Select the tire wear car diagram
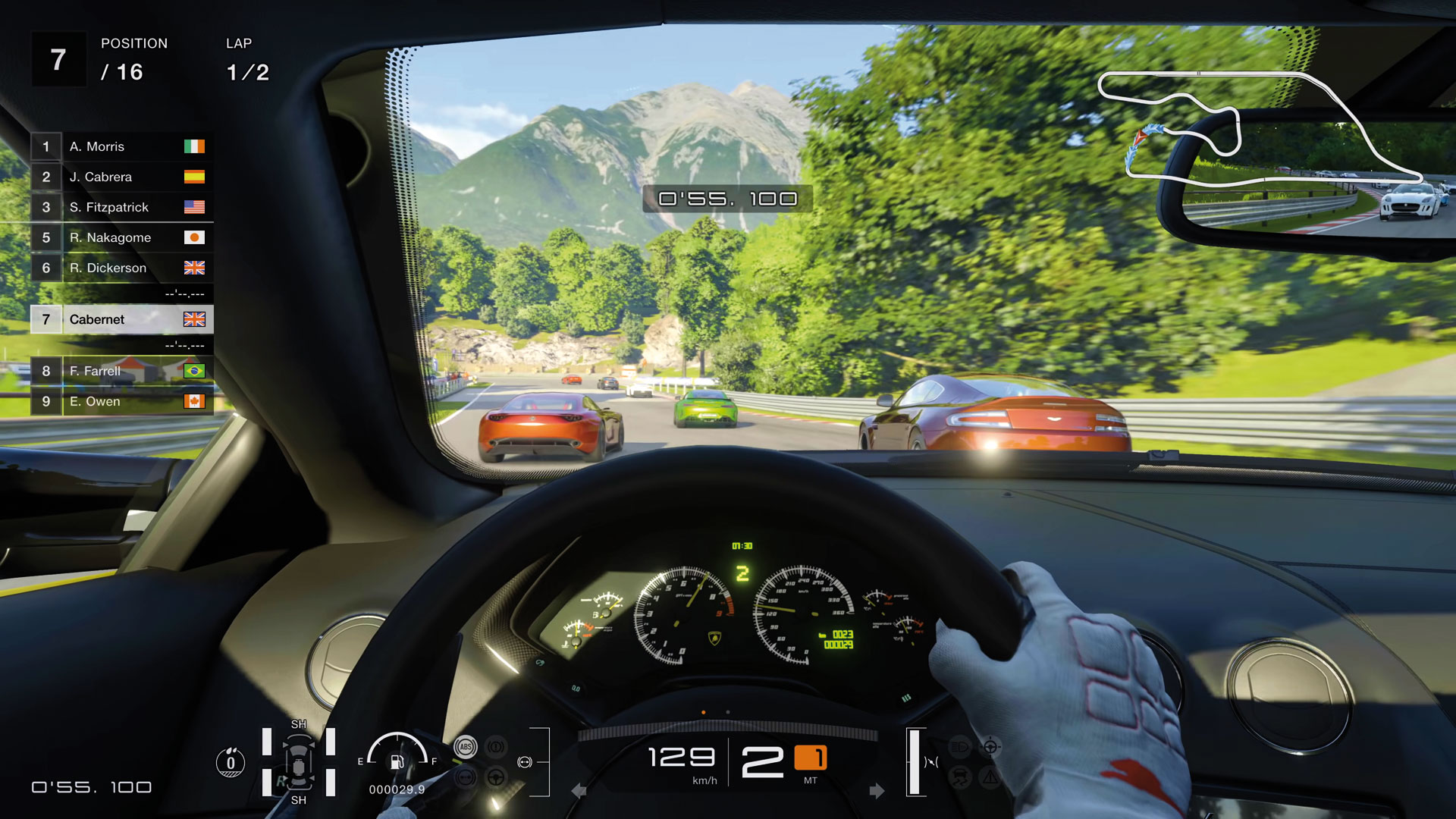 299,762
